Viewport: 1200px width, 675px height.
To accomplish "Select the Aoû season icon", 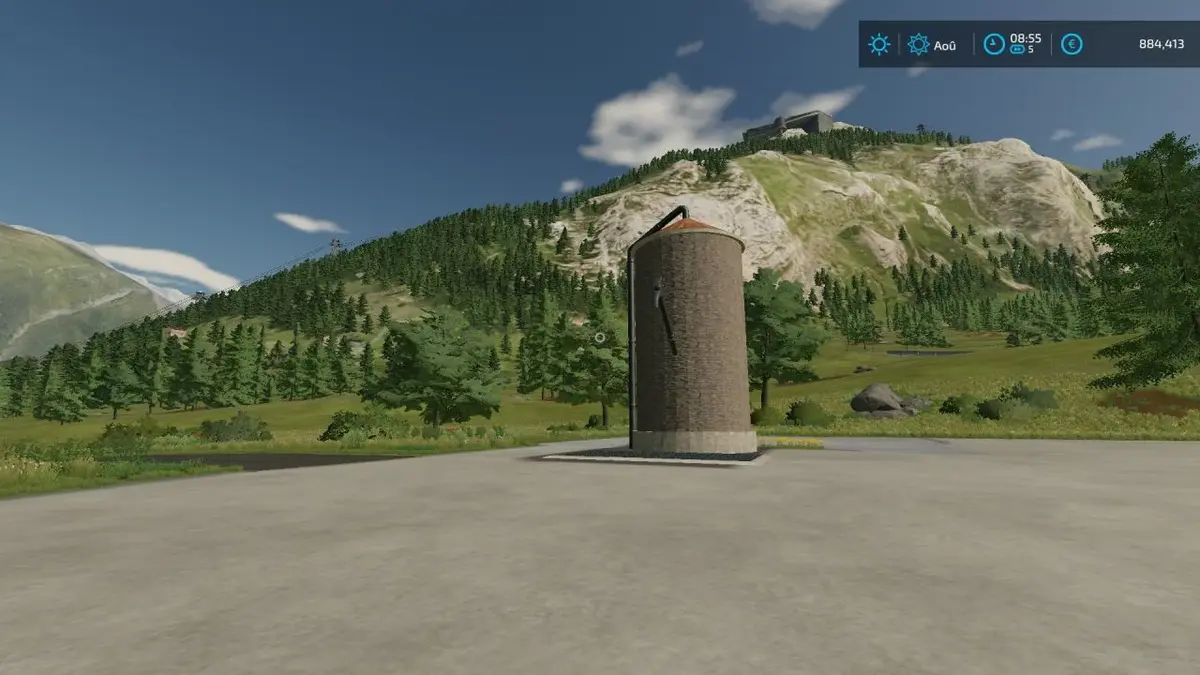I will point(918,44).
